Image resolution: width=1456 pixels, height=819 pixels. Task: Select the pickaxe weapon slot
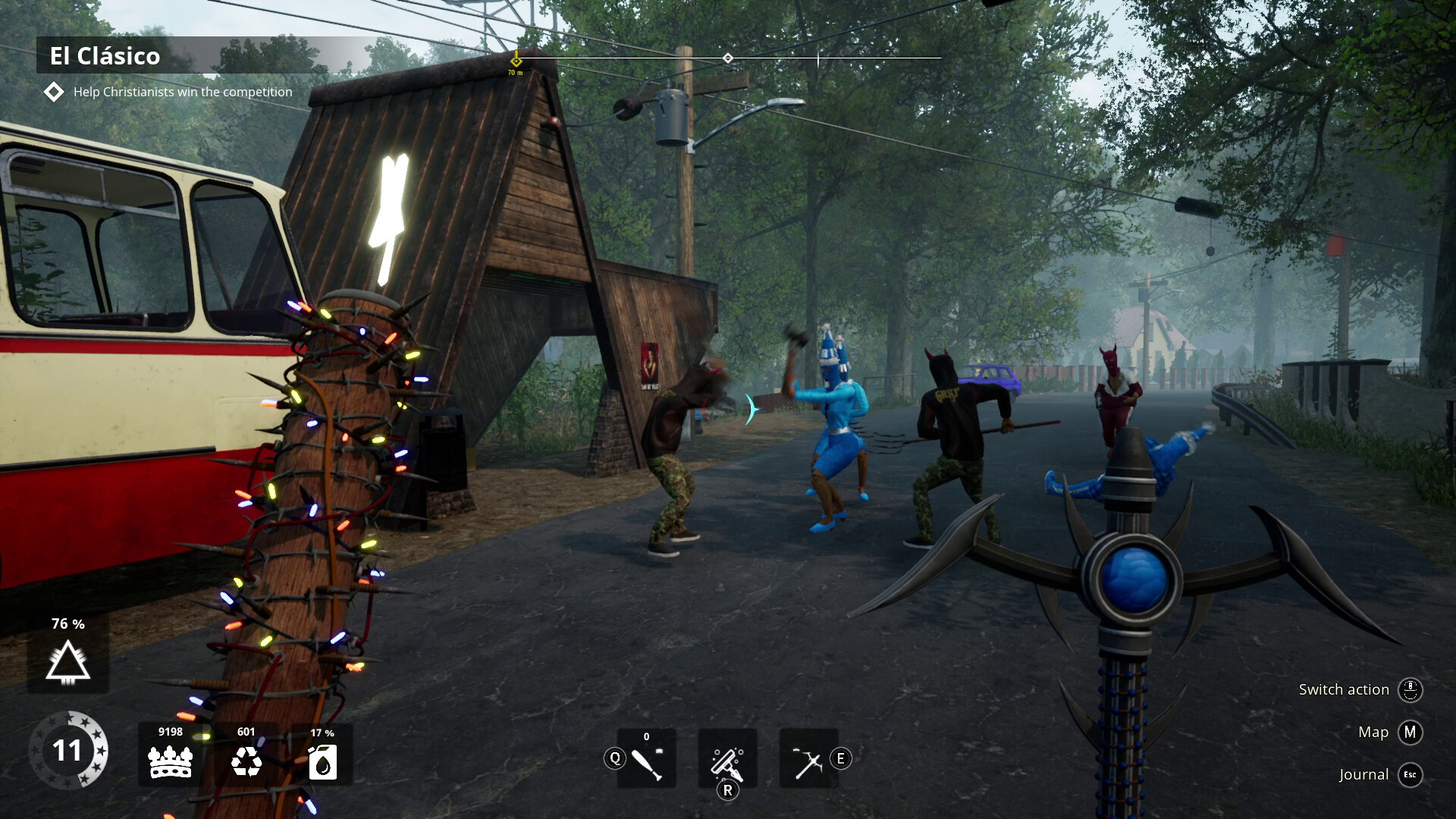pos(808,759)
